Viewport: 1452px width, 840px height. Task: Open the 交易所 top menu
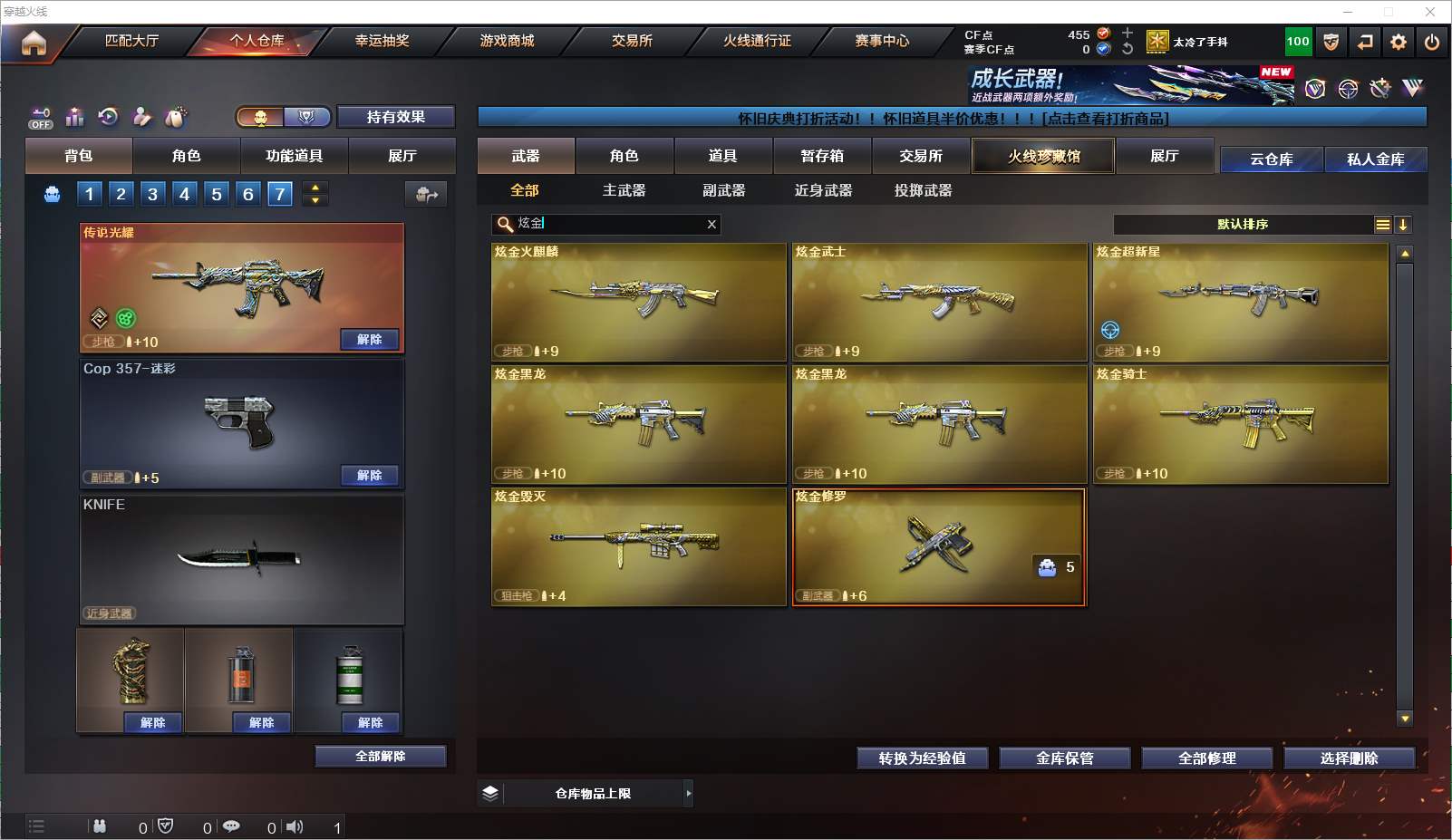click(x=632, y=41)
